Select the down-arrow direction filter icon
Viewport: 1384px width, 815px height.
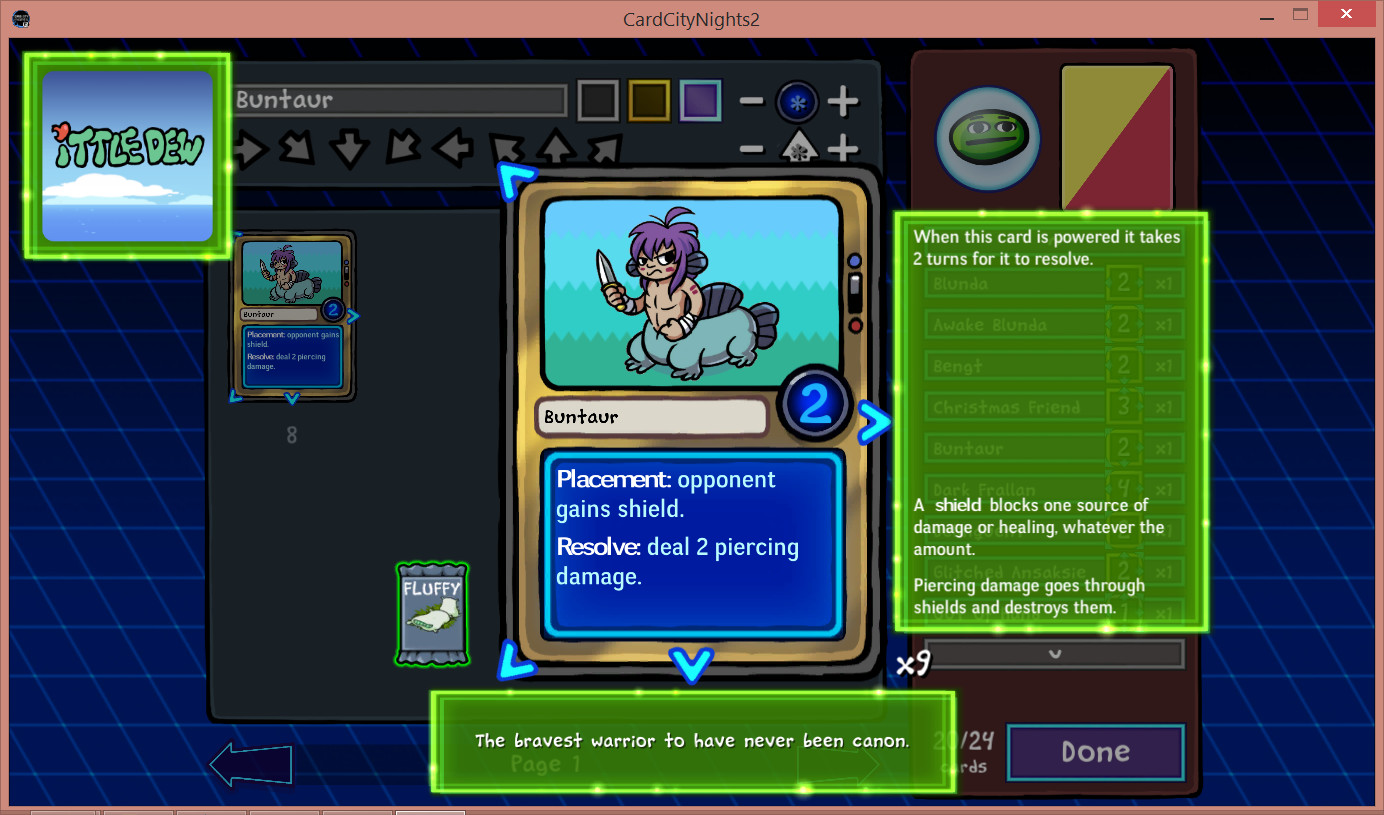tap(352, 148)
